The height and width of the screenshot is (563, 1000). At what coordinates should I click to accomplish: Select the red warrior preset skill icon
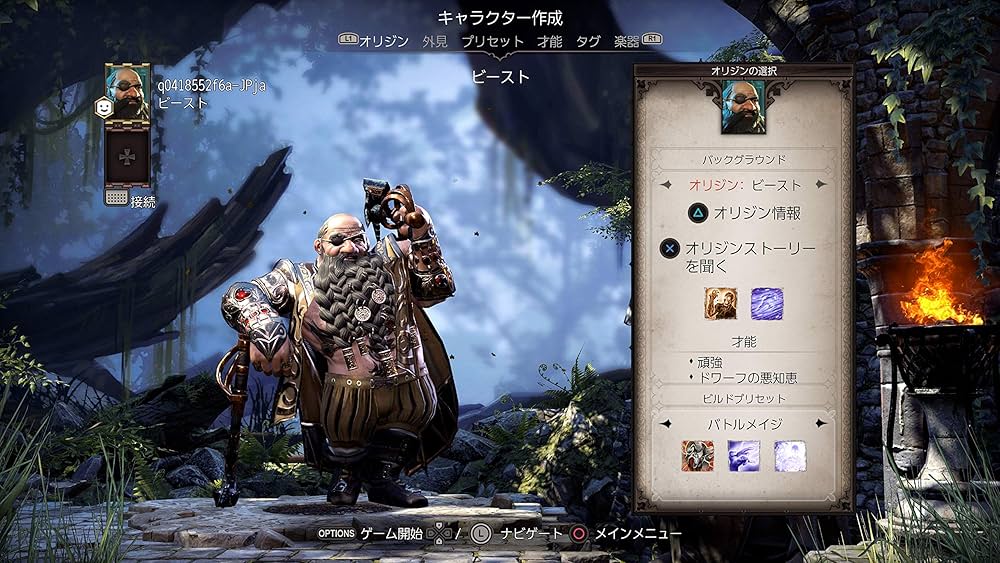pos(697,456)
